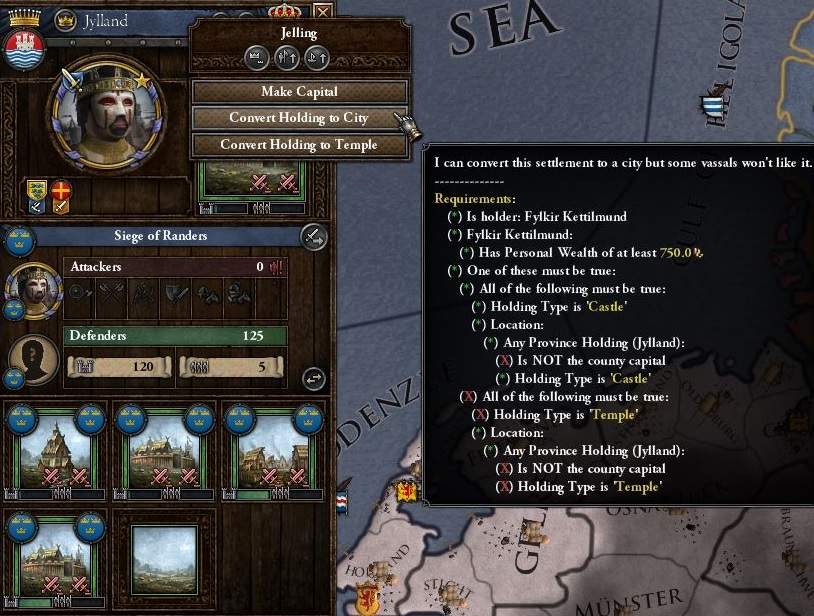Screen dimensions: 814x616
Task: Open the unknown defender silhouette portrait
Action: click(x=34, y=360)
